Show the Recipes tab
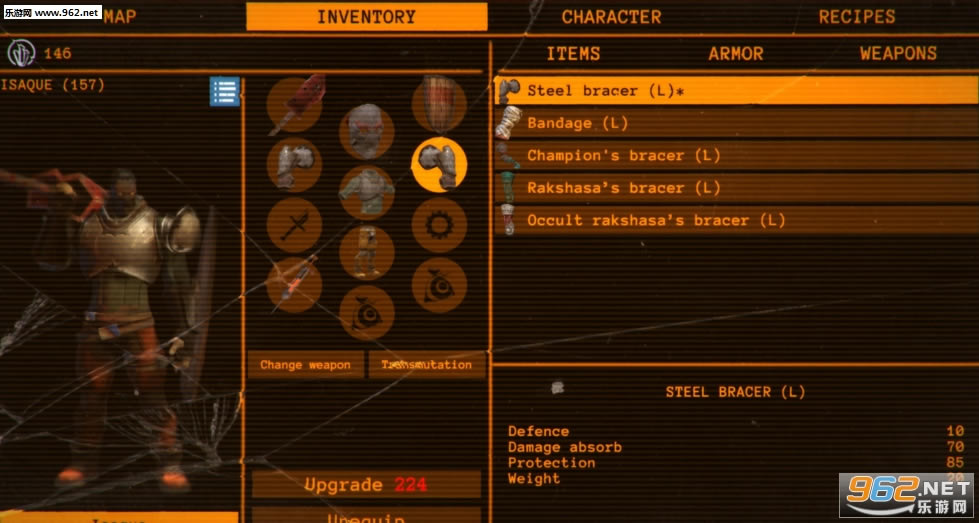 (x=857, y=16)
